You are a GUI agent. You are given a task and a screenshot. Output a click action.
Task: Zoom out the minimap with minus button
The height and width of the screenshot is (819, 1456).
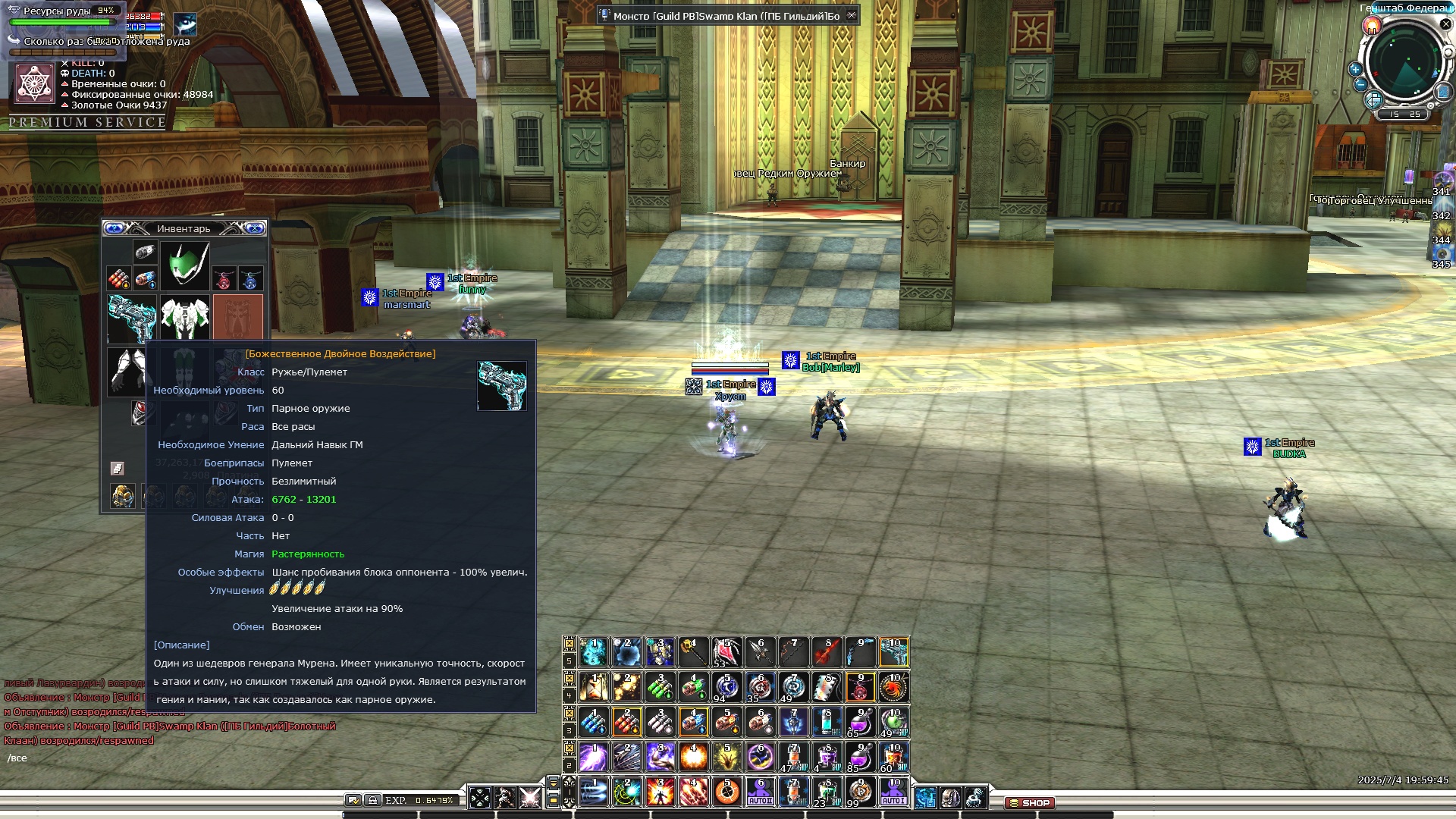pyautogui.click(x=1360, y=84)
